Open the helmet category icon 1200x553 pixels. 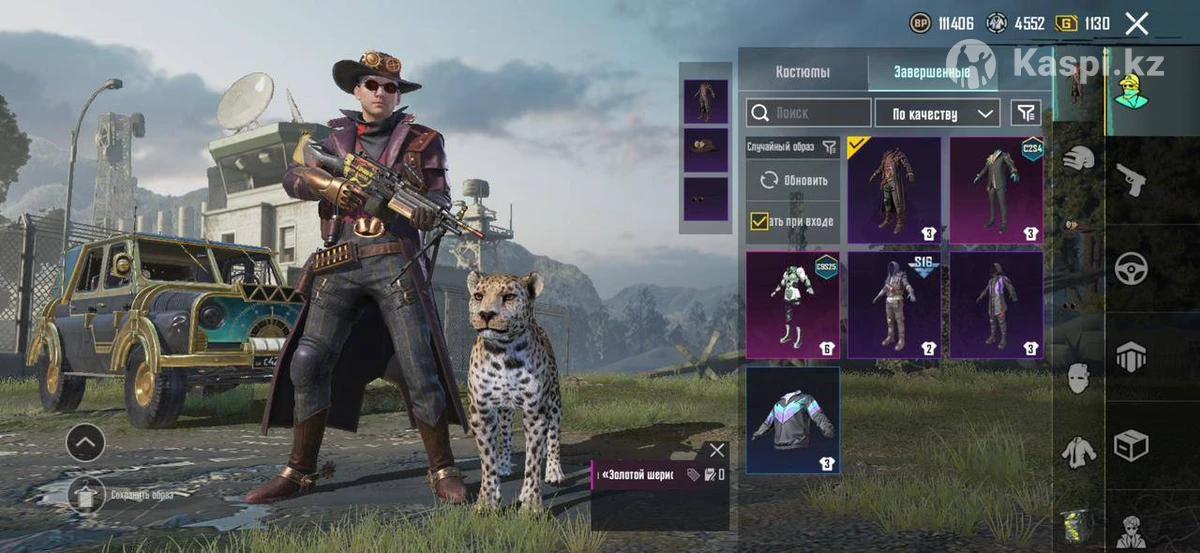coord(1078,159)
